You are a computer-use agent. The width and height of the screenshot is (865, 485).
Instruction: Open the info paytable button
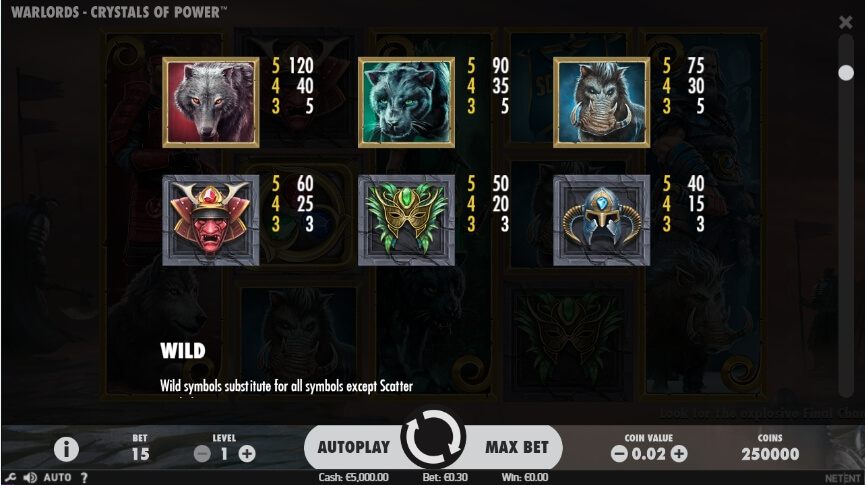[66, 448]
